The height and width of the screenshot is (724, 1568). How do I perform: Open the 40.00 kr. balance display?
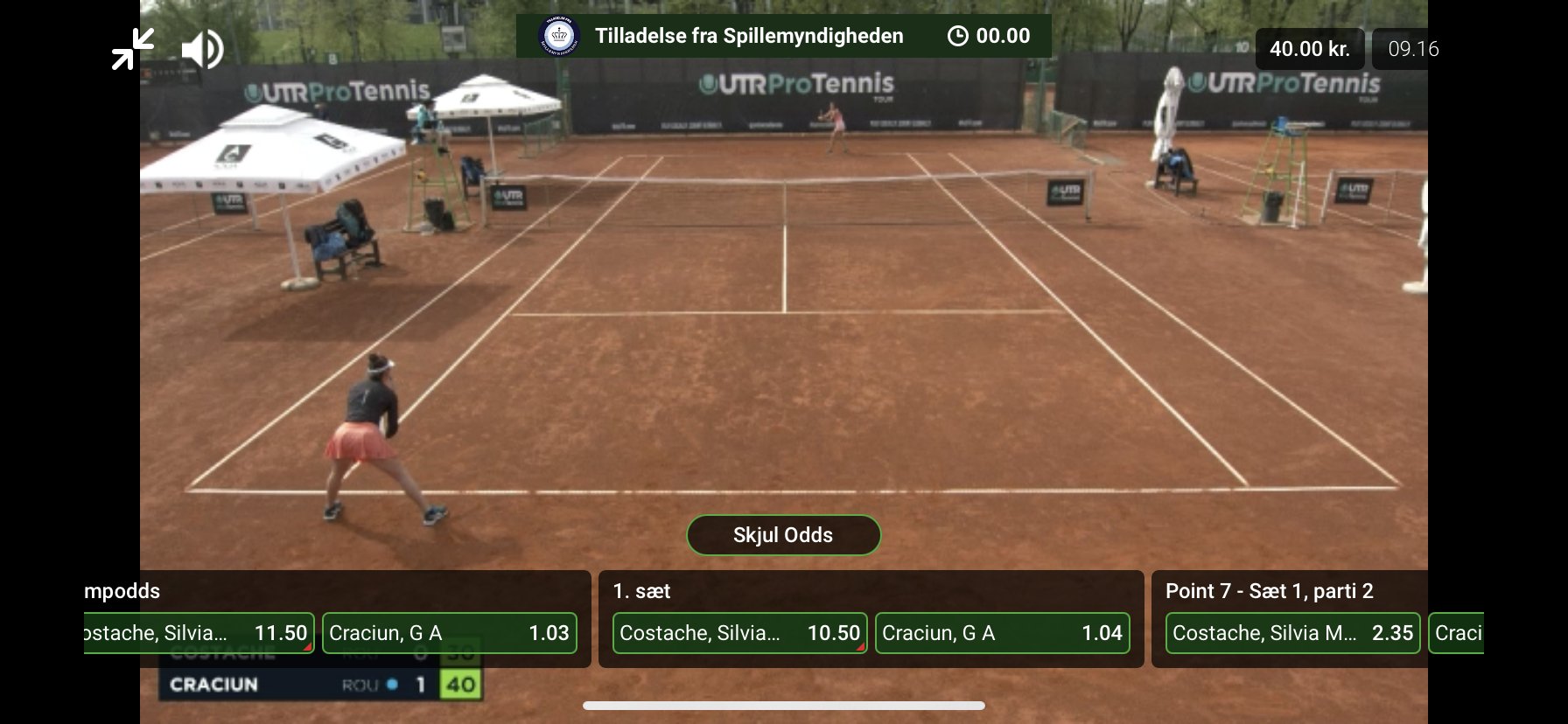click(x=1309, y=49)
